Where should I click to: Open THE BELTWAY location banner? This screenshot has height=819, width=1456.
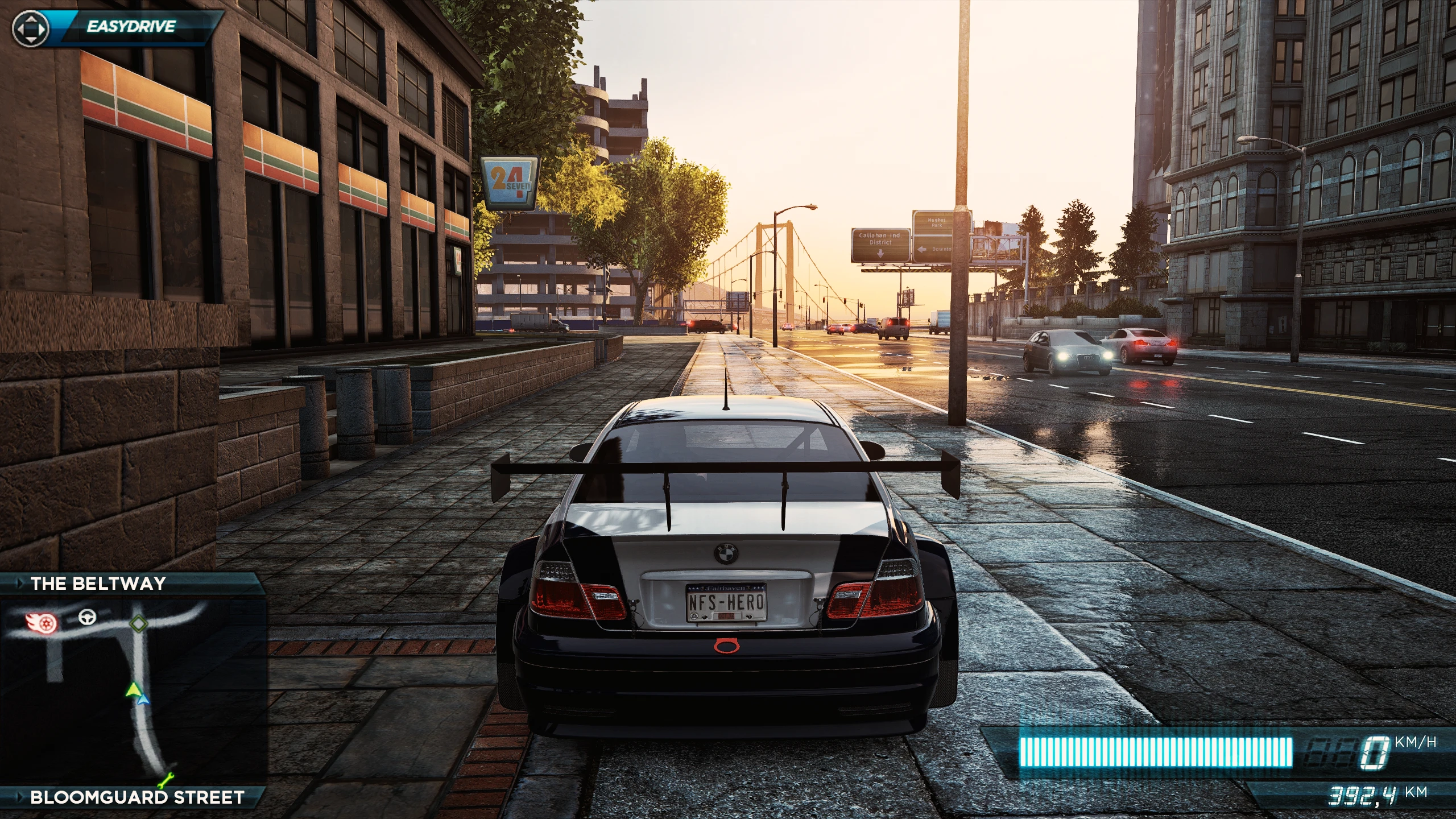pyautogui.click(x=97, y=584)
